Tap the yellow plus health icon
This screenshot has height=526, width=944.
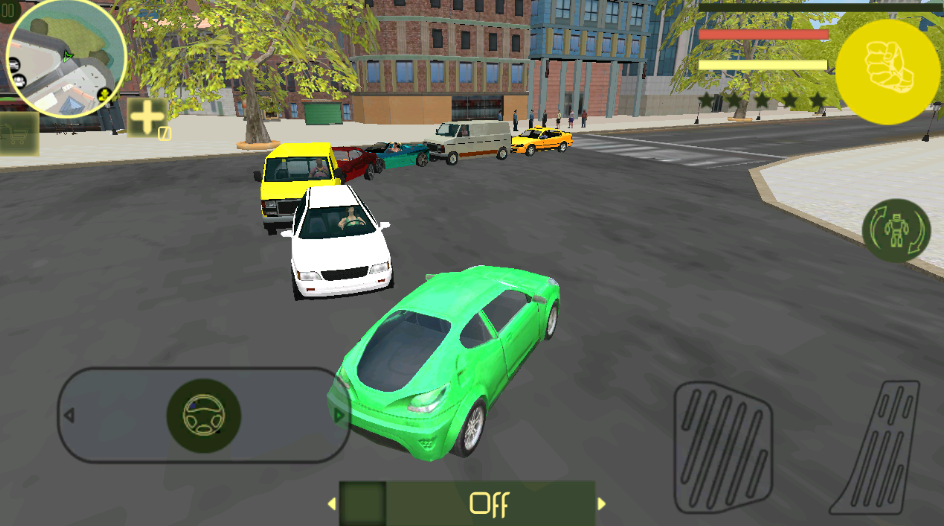point(147,118)
